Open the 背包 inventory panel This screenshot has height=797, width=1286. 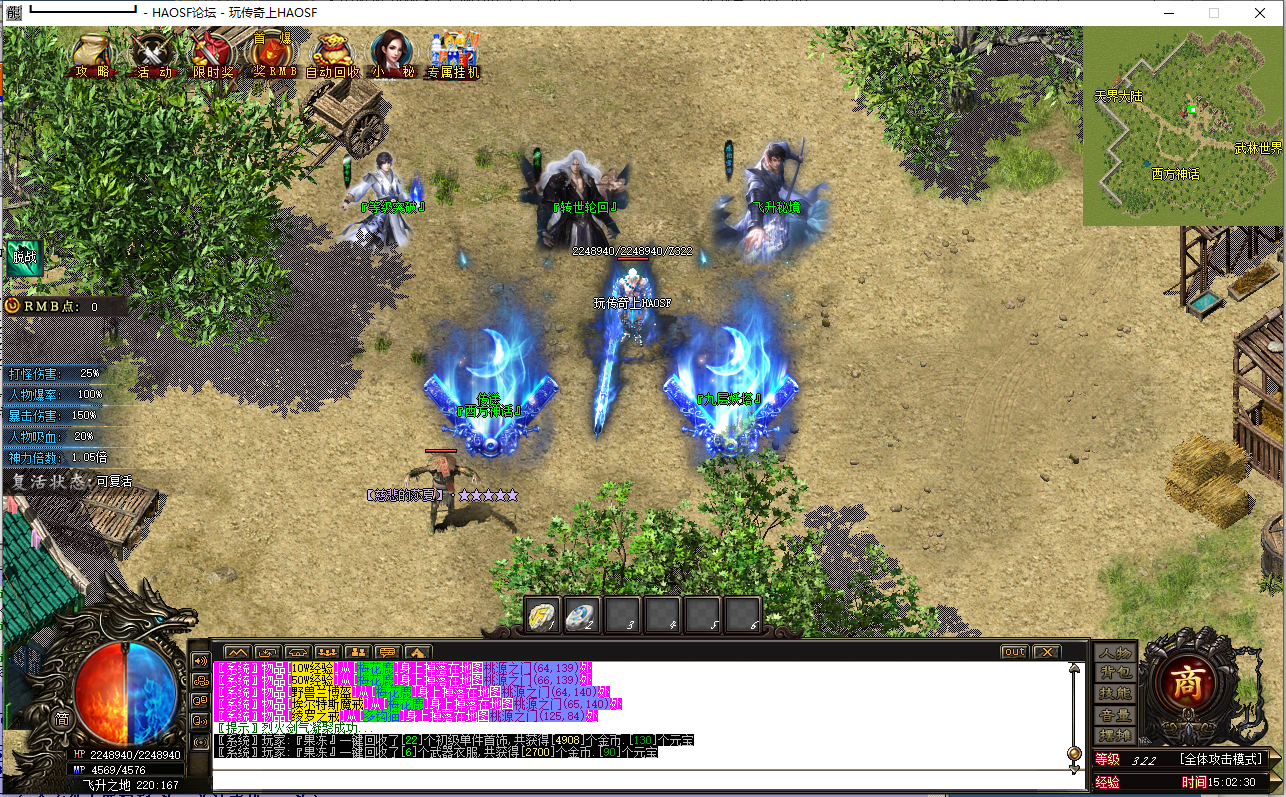pyautogui.click(x=1117, y=672)
